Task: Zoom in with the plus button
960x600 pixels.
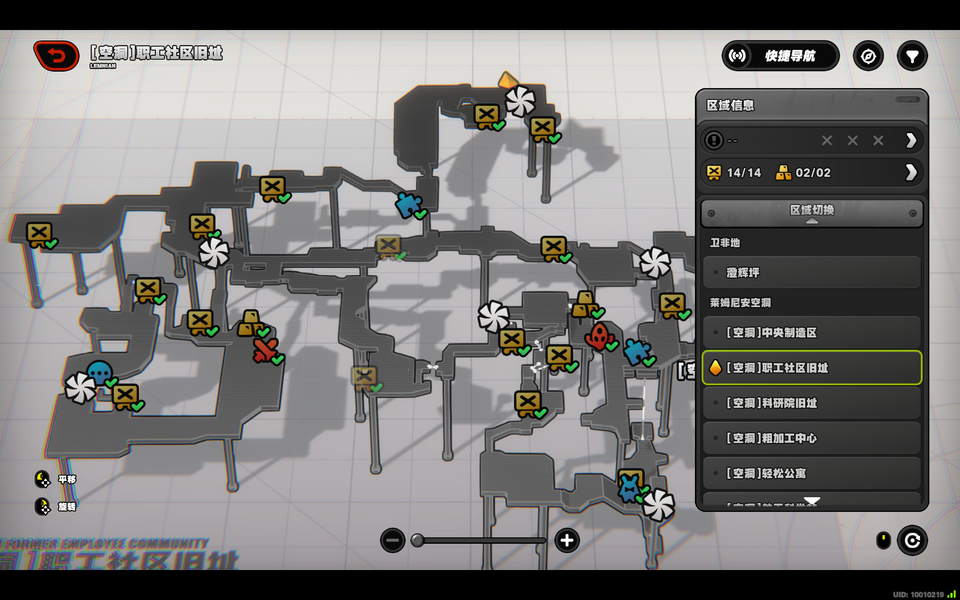Action: click(567, 541)
